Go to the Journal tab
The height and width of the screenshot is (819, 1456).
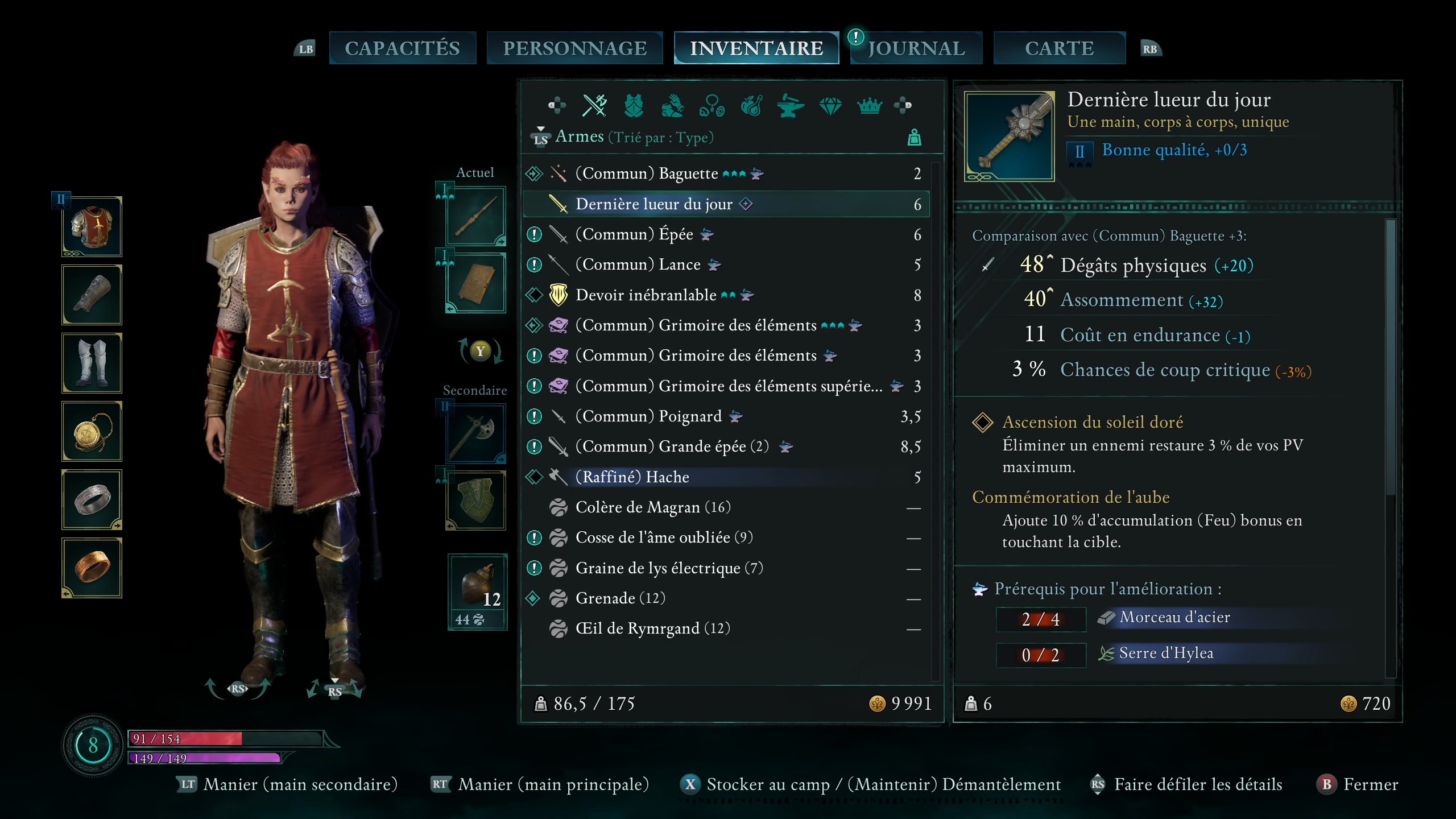click(x=916, y=48)
